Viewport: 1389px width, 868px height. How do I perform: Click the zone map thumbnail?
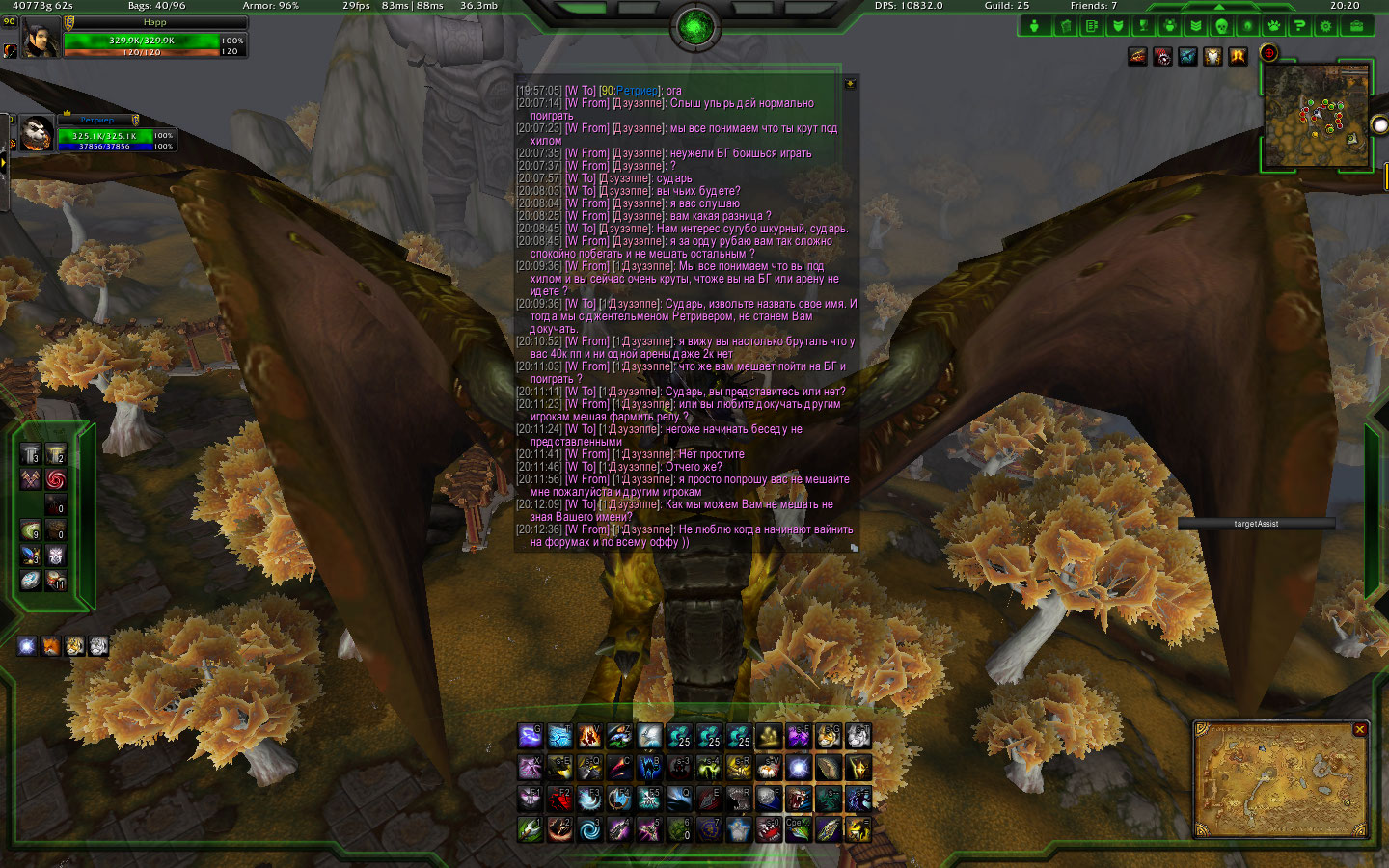tap(1280, 783)
